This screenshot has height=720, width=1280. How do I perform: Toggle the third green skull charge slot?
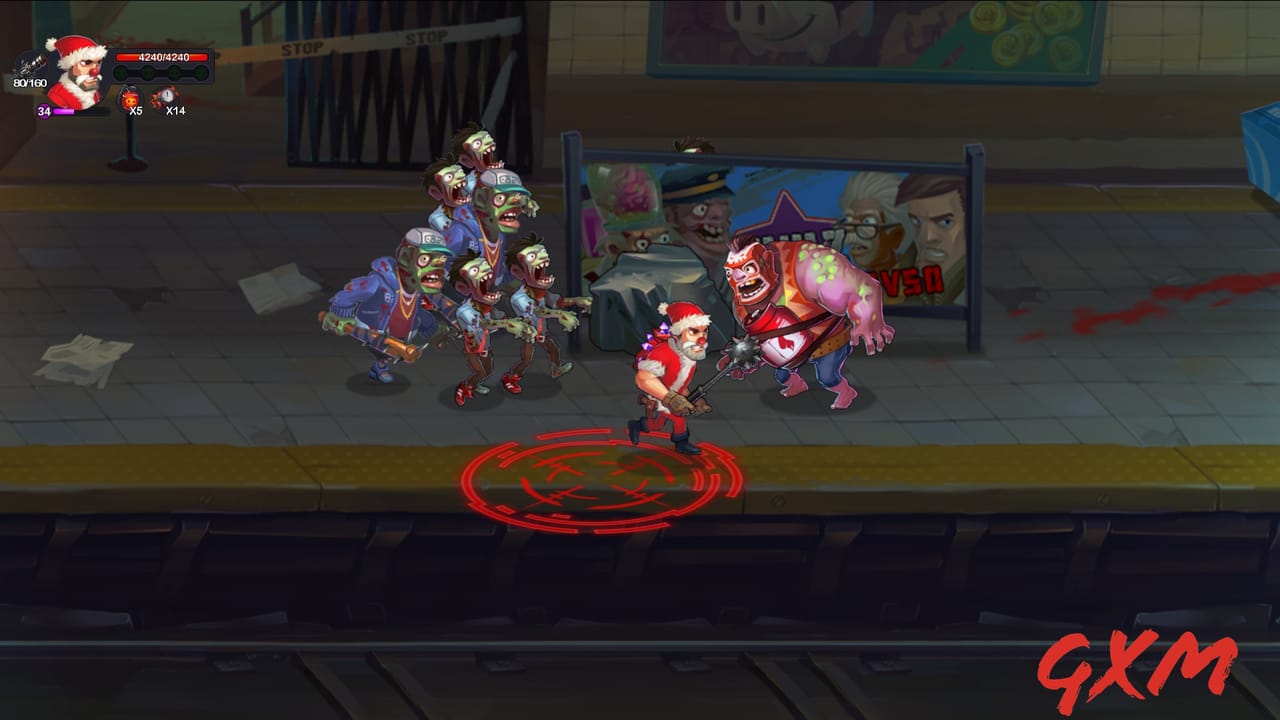pos(174,72)
